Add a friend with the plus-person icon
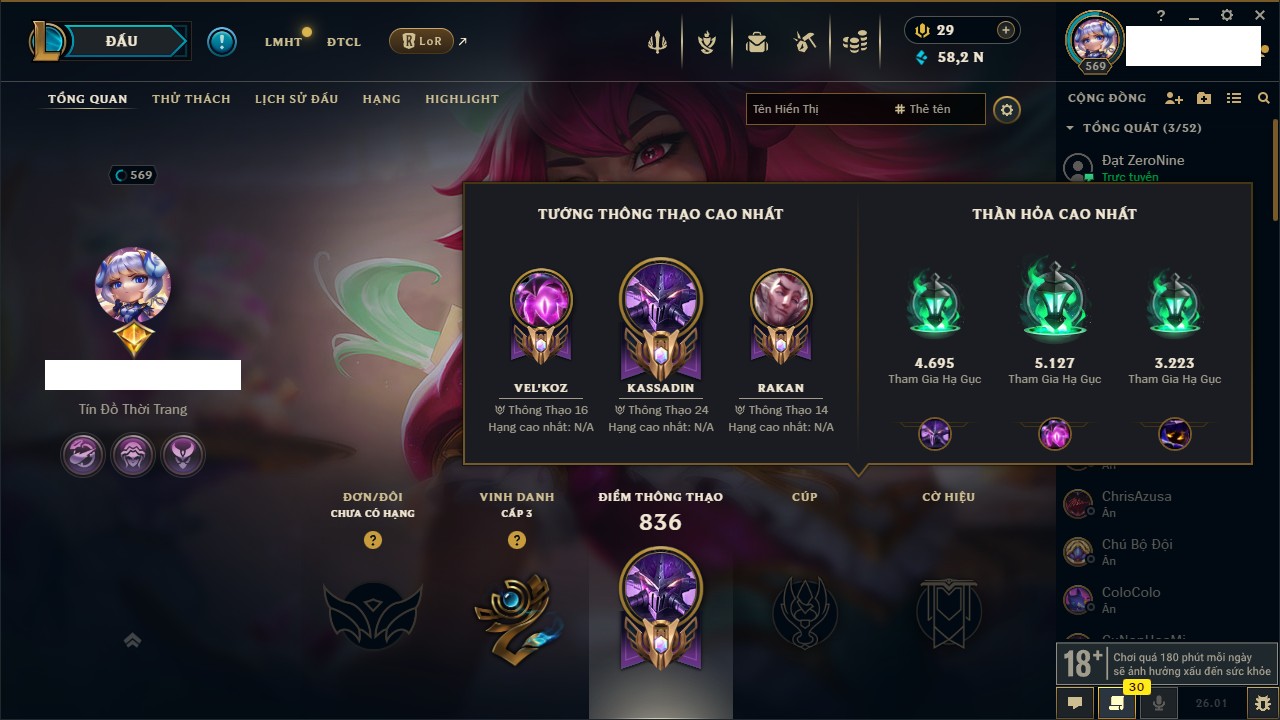1280x720 pixels. [1174, 98]
